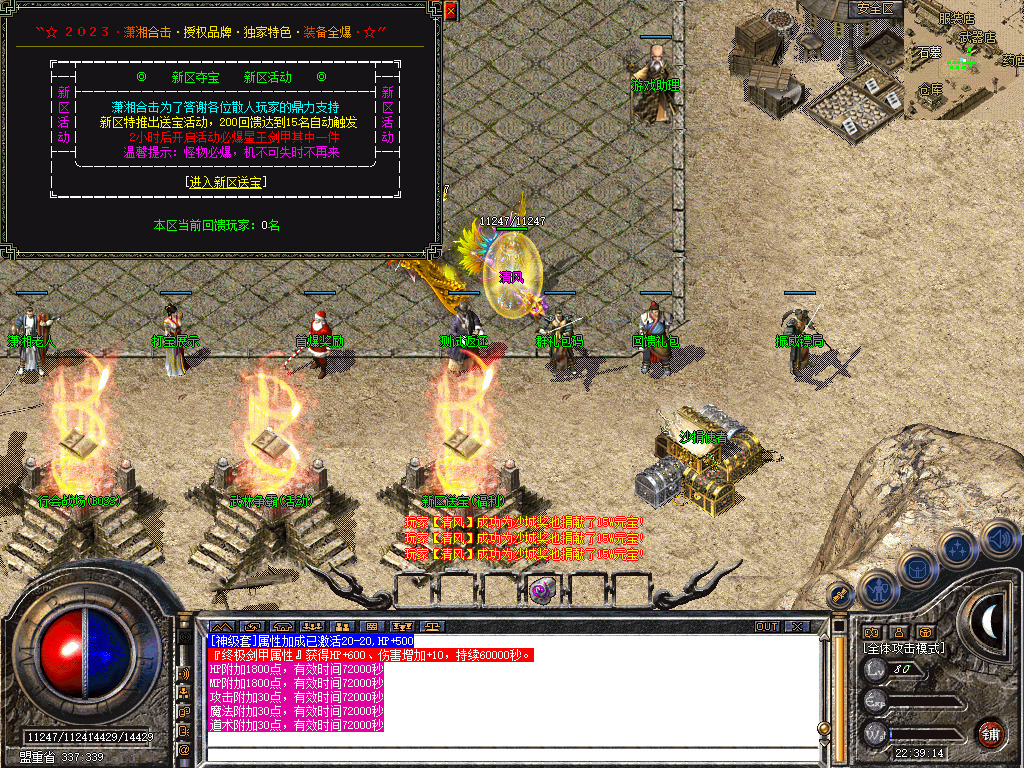1024x768 pixels.
Task: Click the satellite icon near round buttons
Action: coord(838,595)
